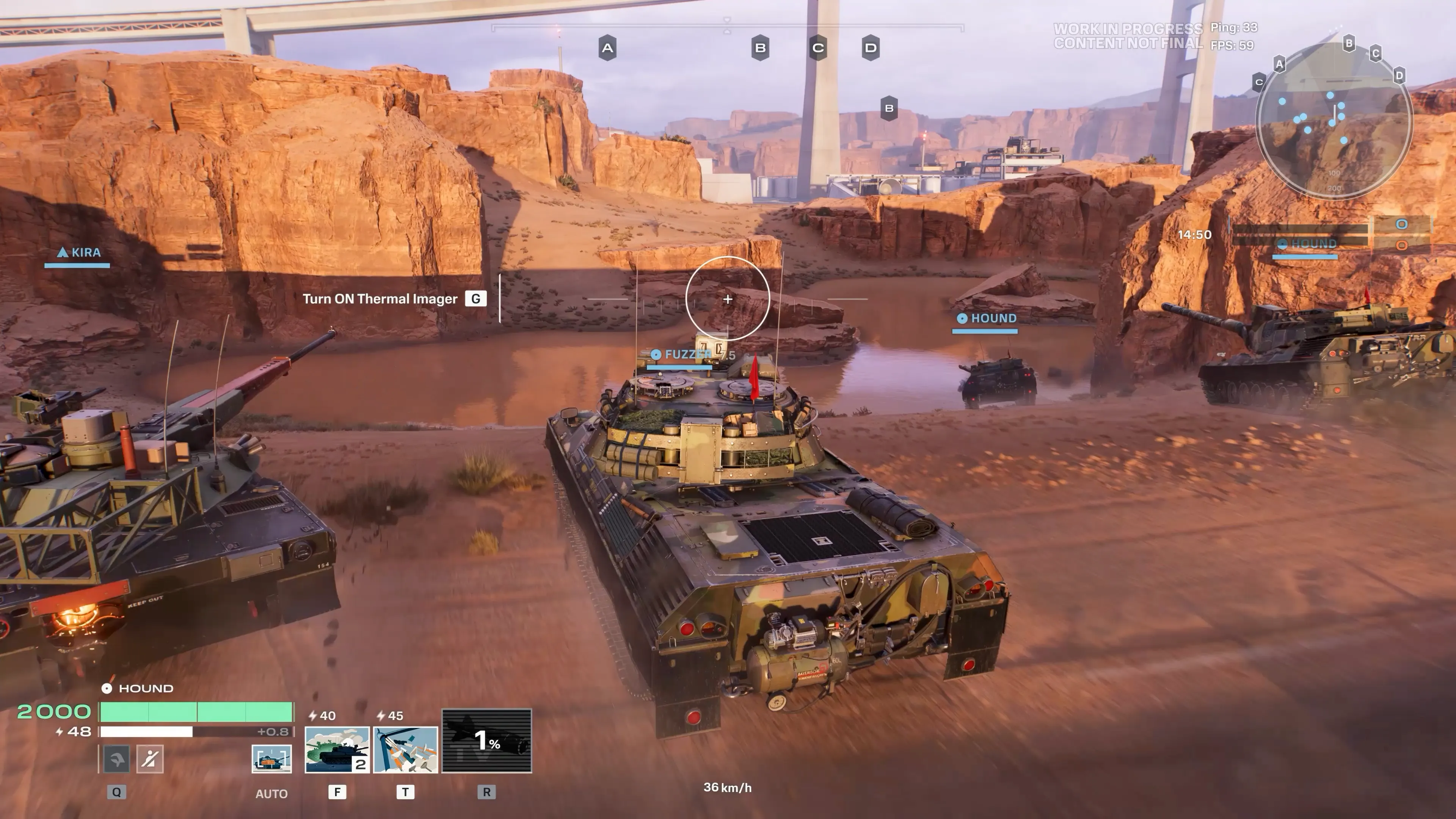
Task: Launch the missile barrage ability costing 45
Action: click(x=405, y=750)
